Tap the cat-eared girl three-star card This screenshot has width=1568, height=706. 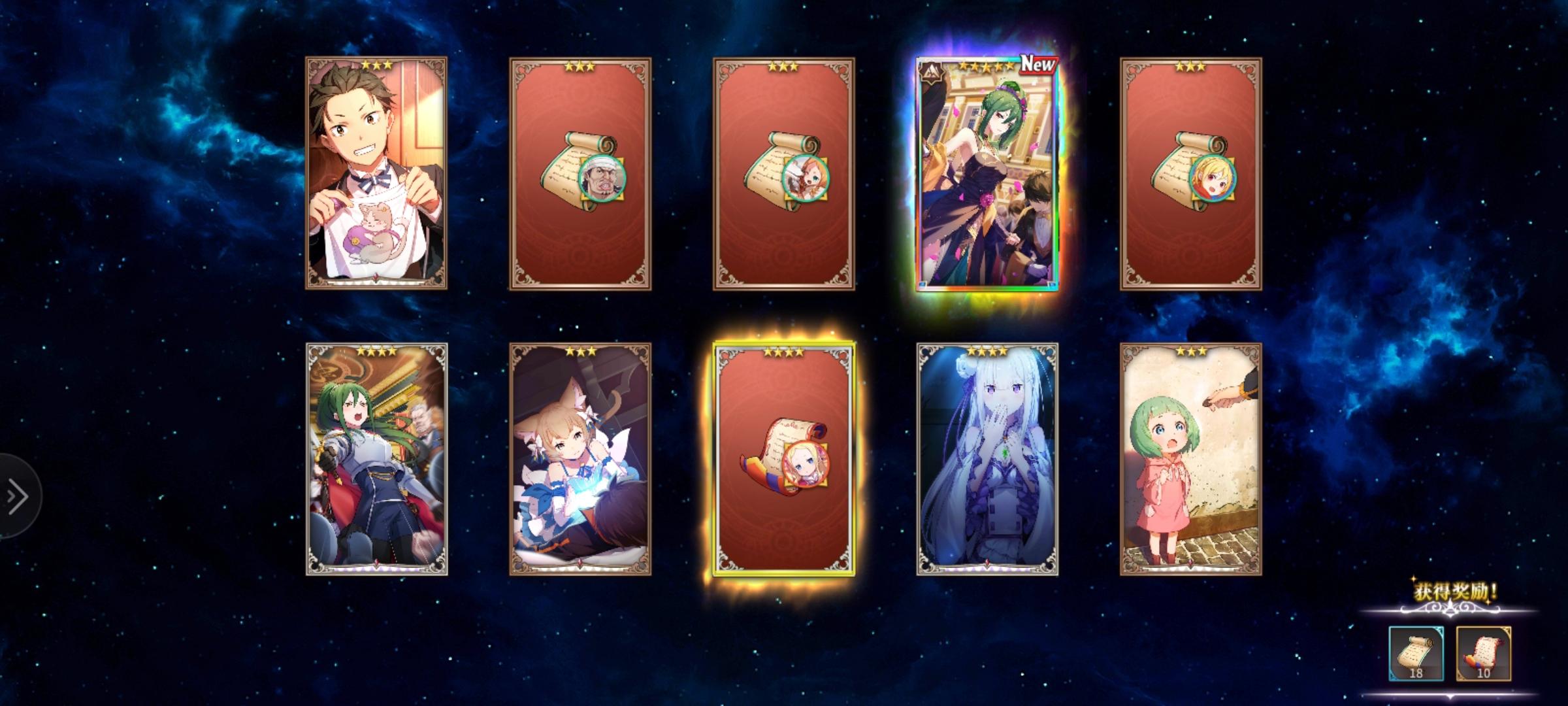coord(581,458)
